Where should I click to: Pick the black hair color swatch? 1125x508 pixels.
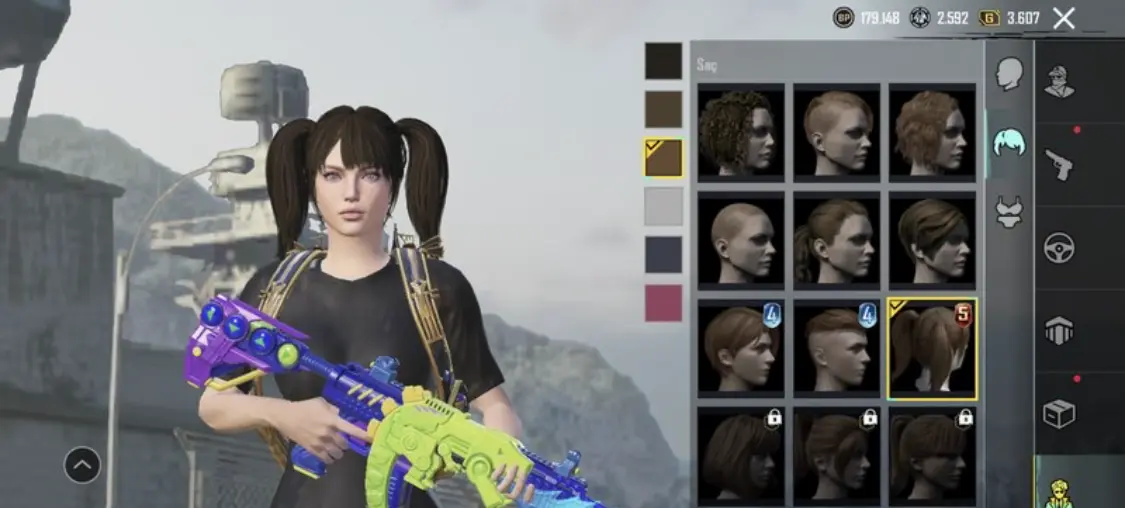[663, 61]
